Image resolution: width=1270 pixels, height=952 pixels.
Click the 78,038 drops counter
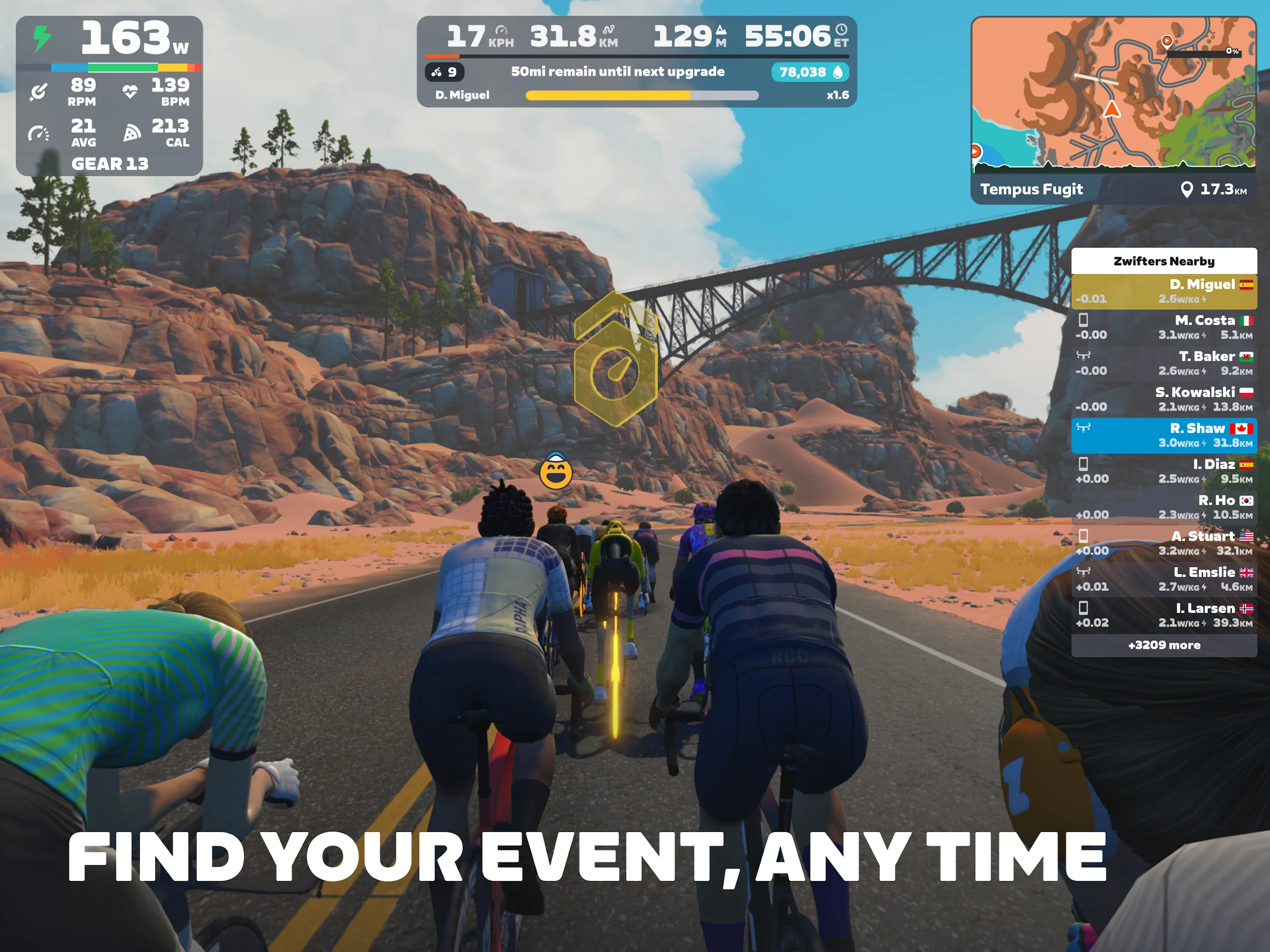click(810, 72)
